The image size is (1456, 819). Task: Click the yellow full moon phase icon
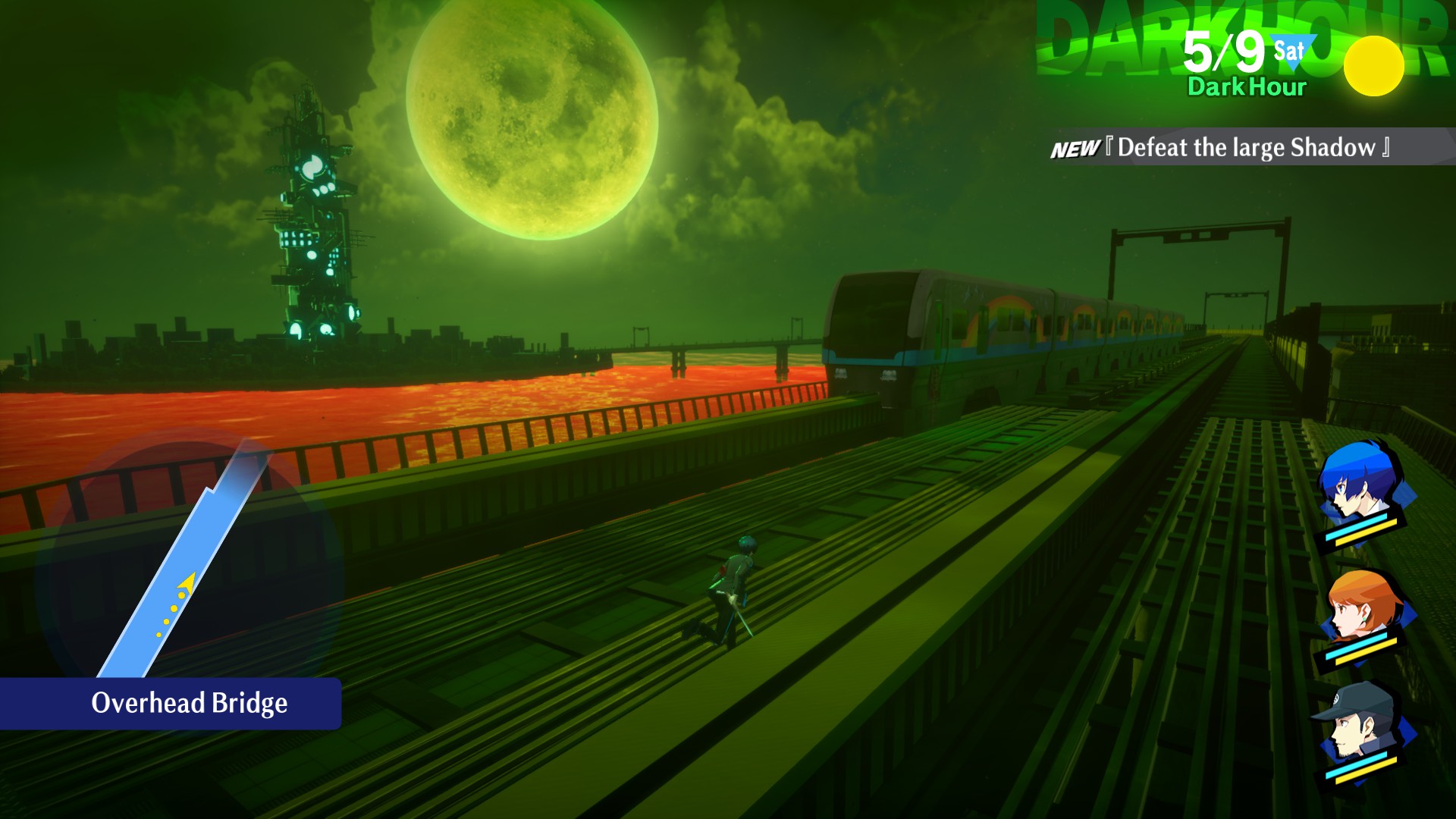tap(1373, 66)
